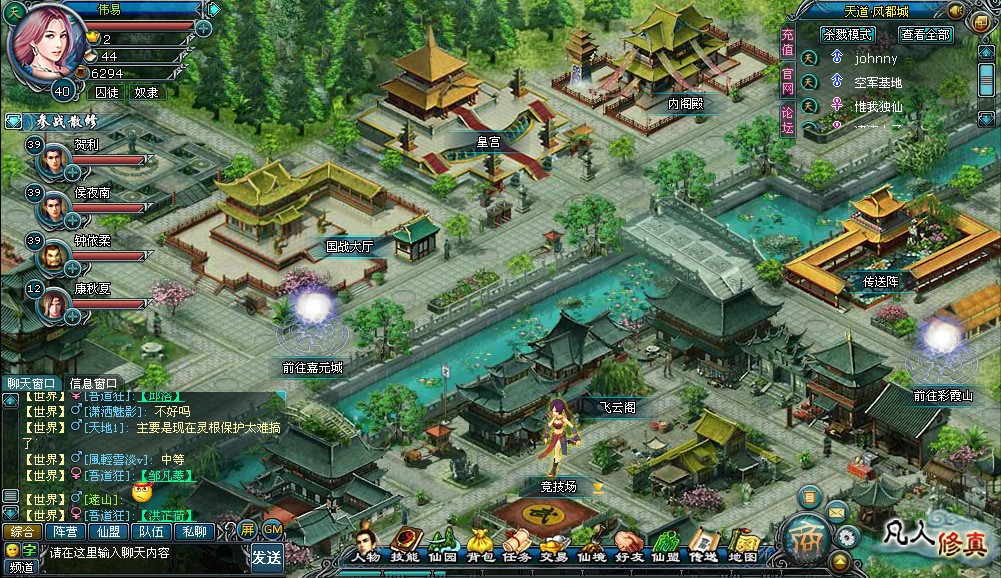Click the 发送 send button
Viewport: 1001px width, 578px height.
pos(266,556)
